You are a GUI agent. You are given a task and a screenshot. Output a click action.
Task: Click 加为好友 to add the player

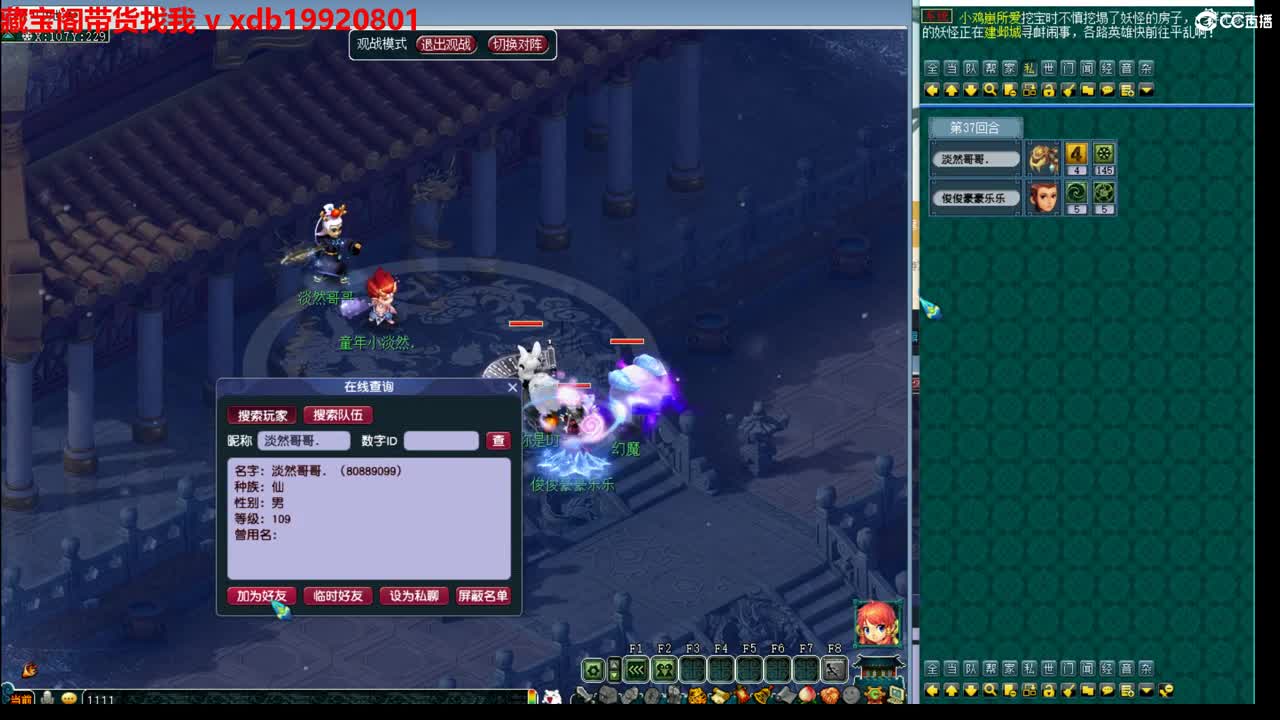260,596
